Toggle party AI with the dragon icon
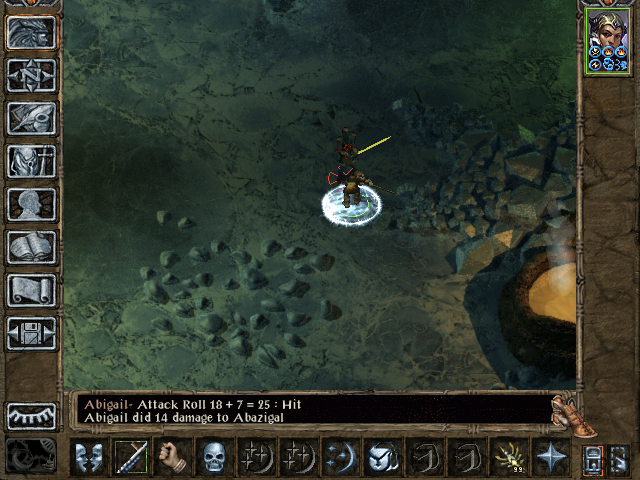 pos(31,456)
